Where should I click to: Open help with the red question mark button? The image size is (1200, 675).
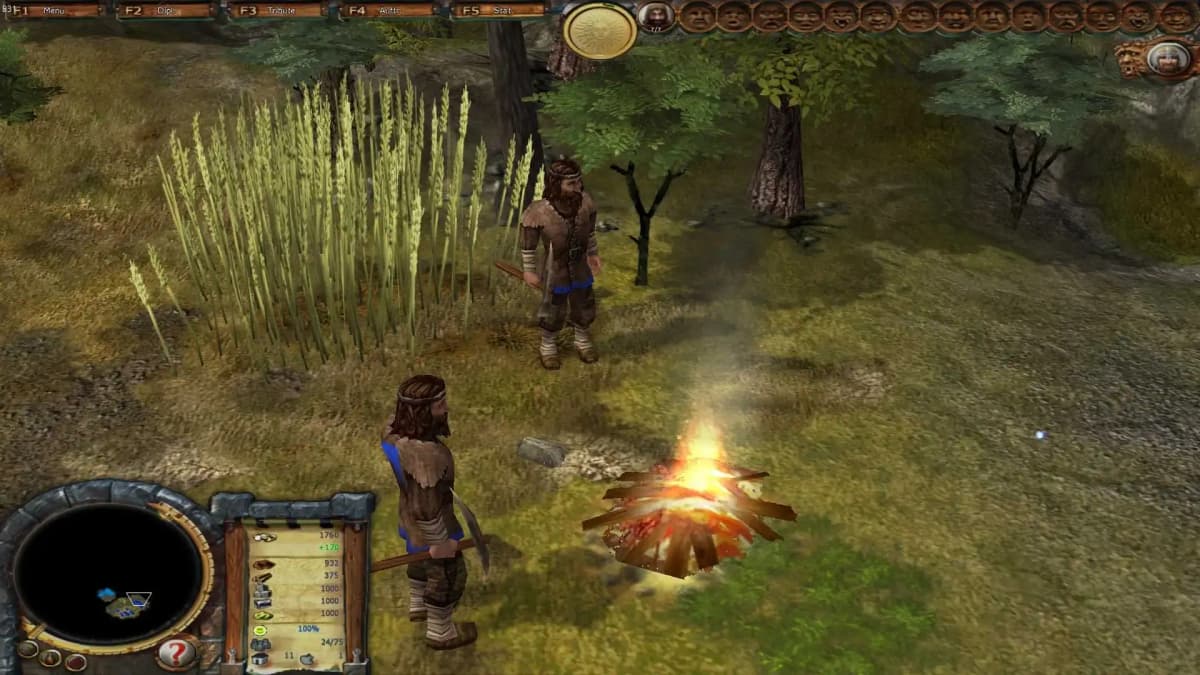tap(176, 653)
